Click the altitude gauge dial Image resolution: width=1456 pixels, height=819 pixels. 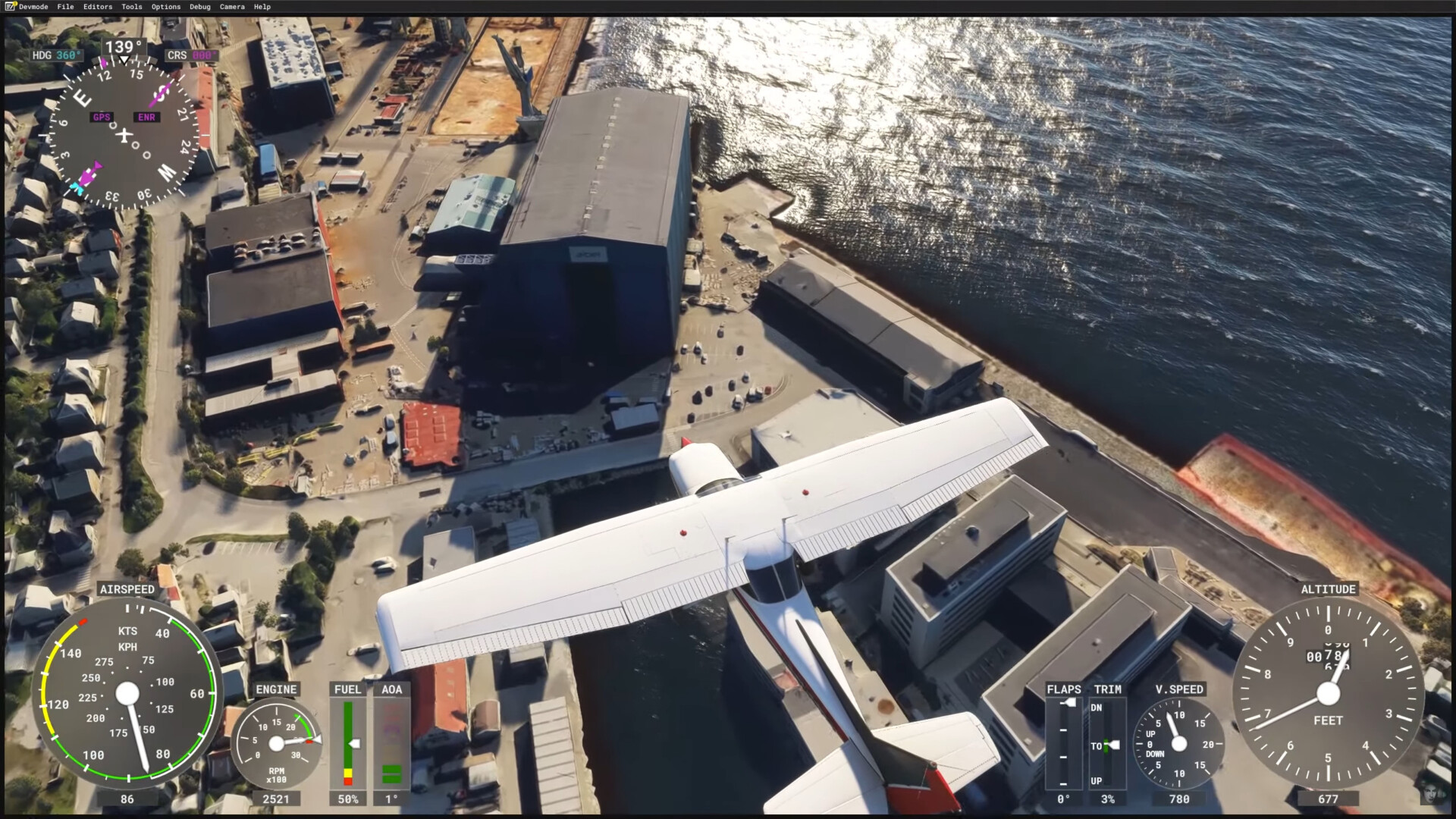[x=1328, y=693]
